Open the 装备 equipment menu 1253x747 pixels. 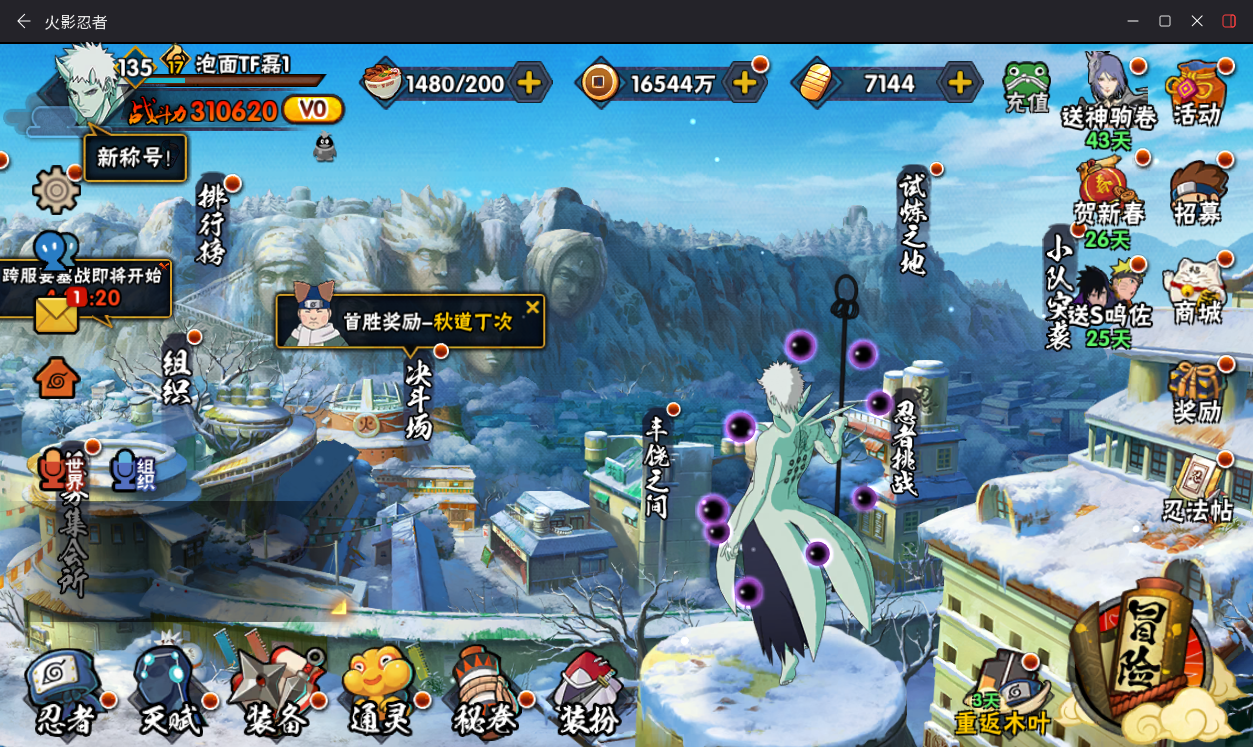274,692
